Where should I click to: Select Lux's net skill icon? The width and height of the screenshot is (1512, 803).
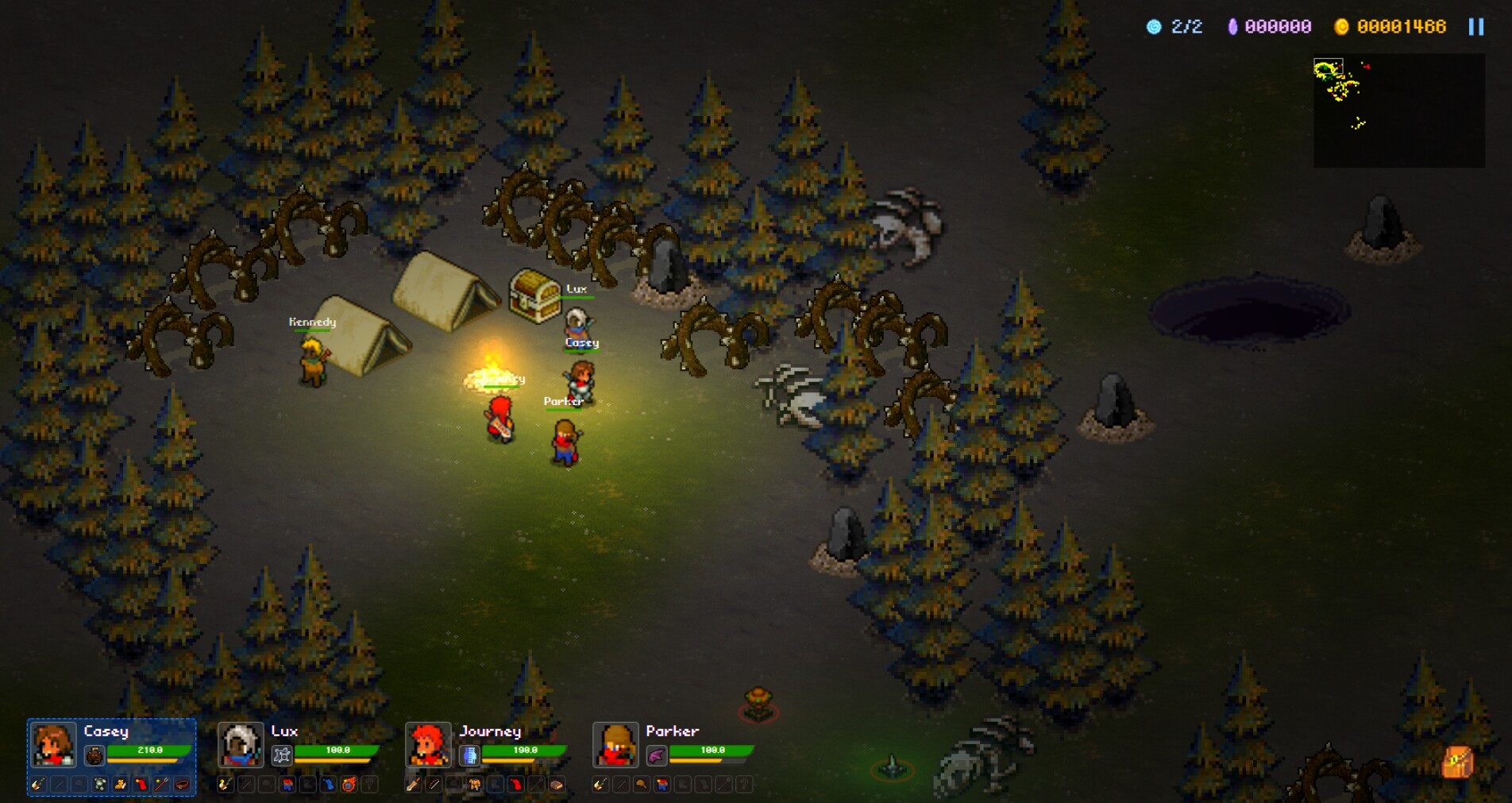tap(282, 755)
